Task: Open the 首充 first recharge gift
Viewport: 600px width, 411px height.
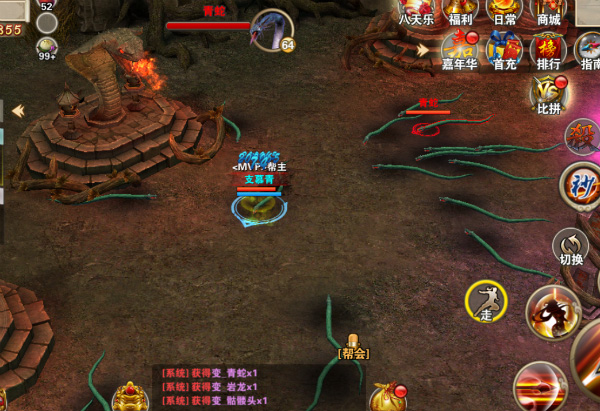Action: (505, 50)
